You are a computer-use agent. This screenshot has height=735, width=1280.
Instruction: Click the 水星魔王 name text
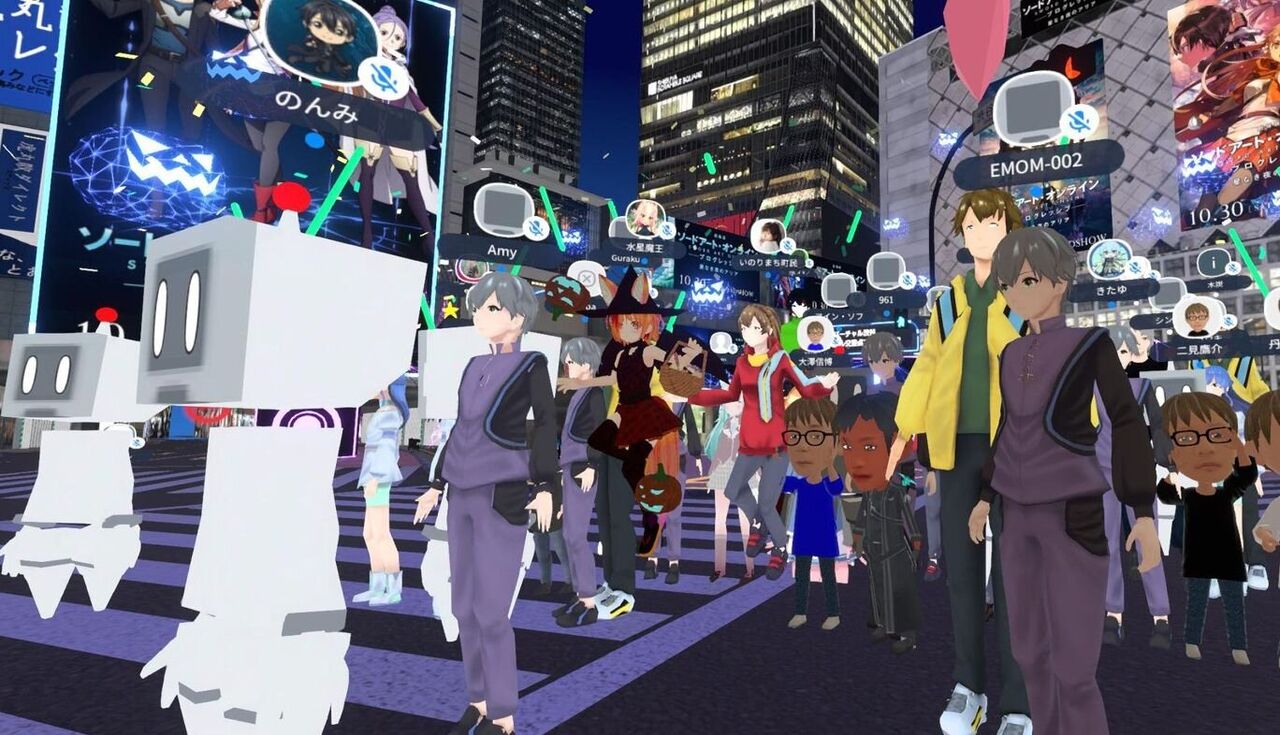[643, 247]
